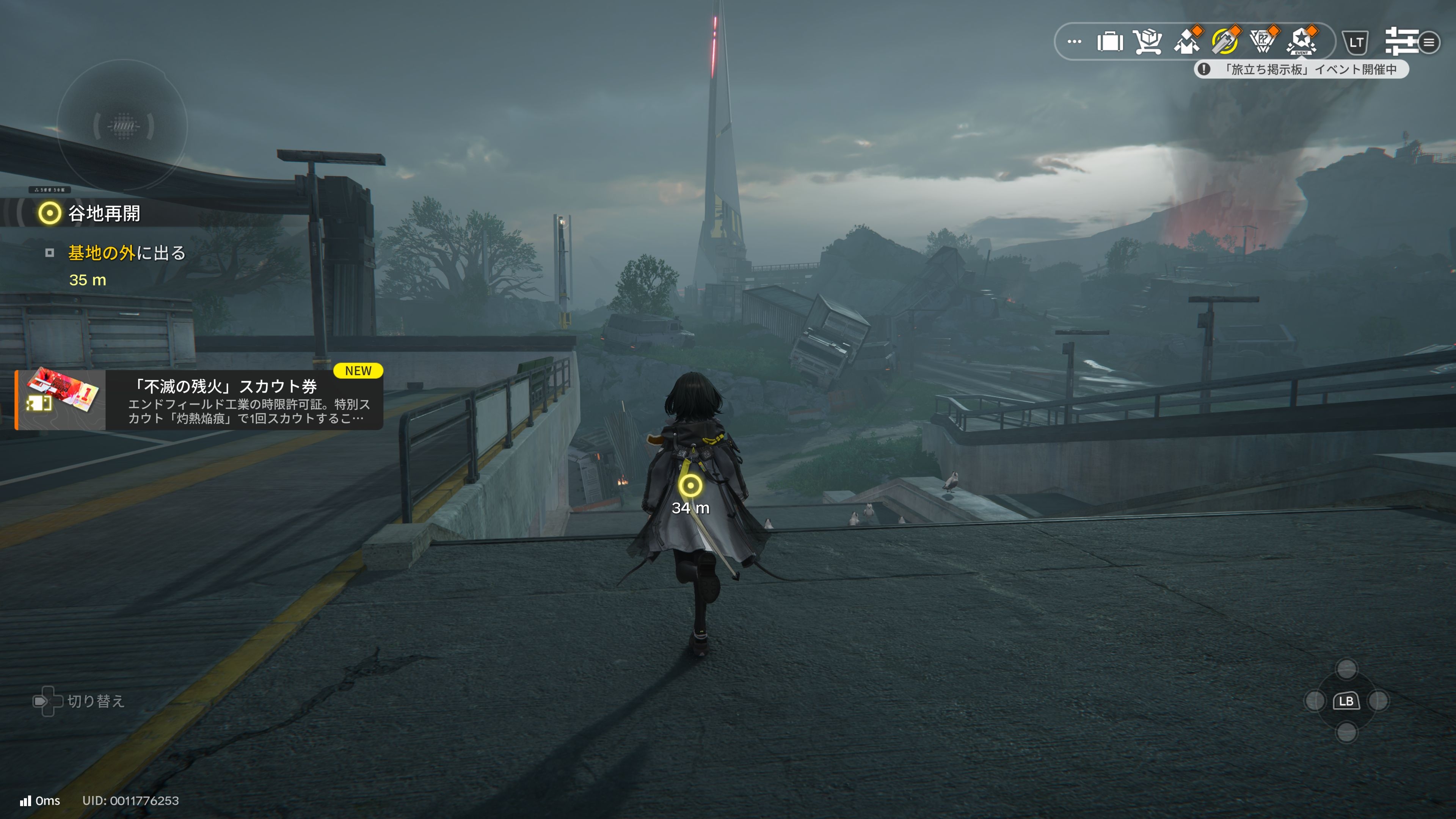The image size is (1456, 819).
Task: Click the yellow-ringed scout ticket icon
Action: point(1224,42)
